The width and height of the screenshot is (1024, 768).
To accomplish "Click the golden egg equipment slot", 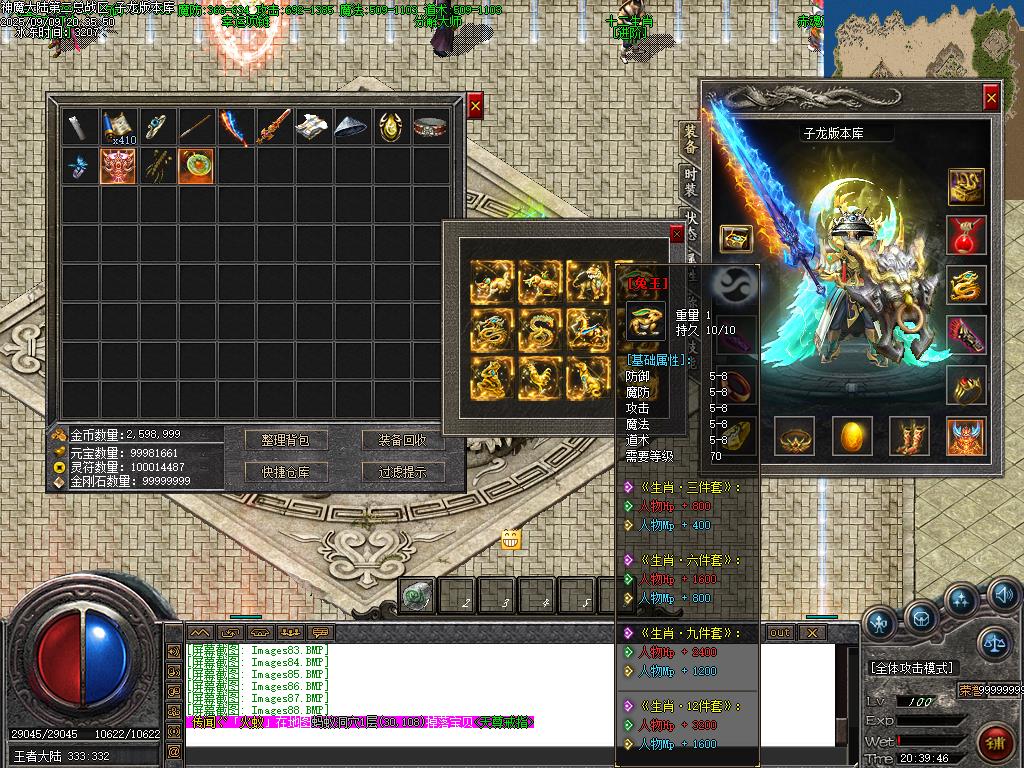I will (851, 436).
